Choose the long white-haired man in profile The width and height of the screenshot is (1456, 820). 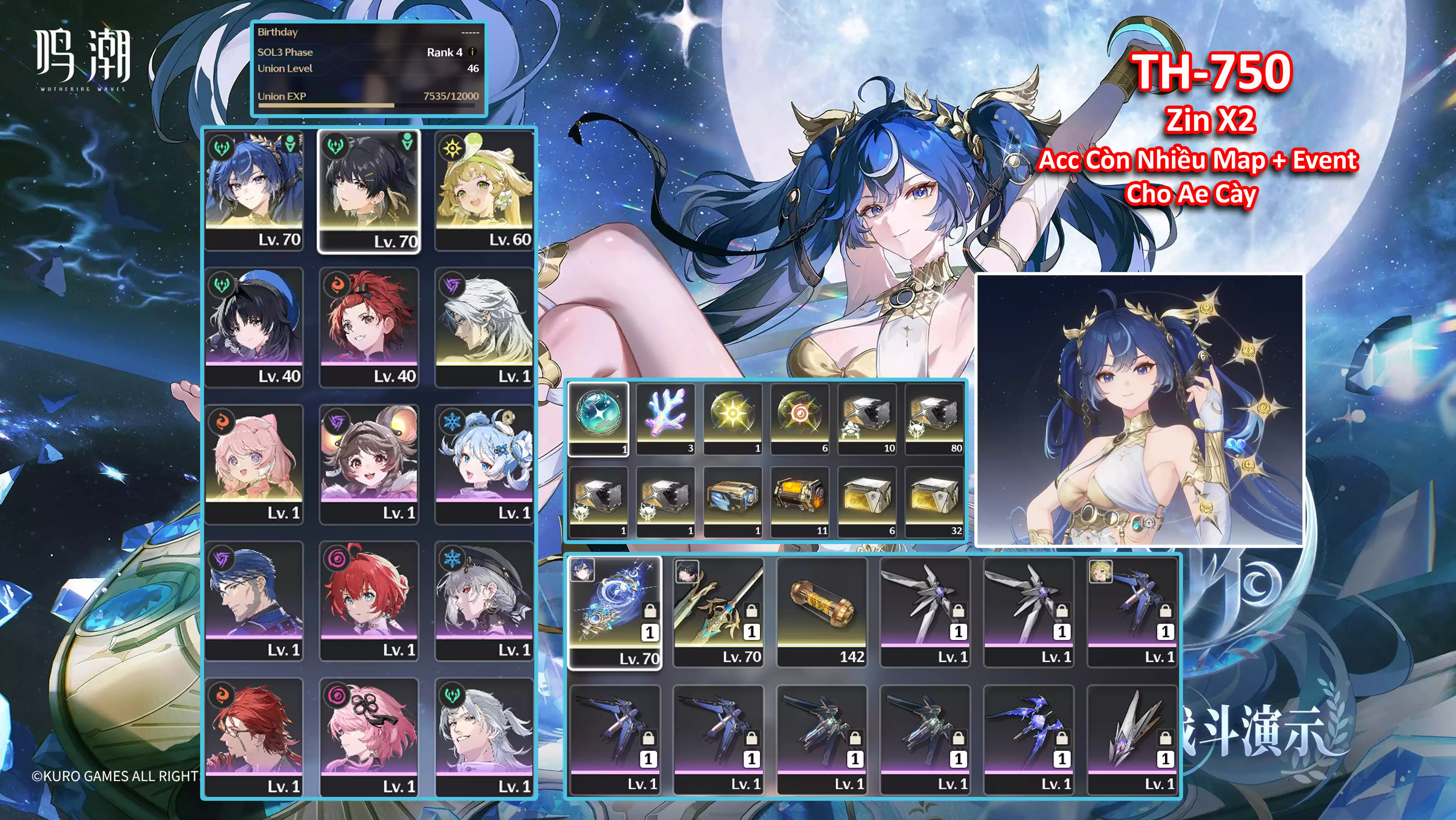click(485, 327)
